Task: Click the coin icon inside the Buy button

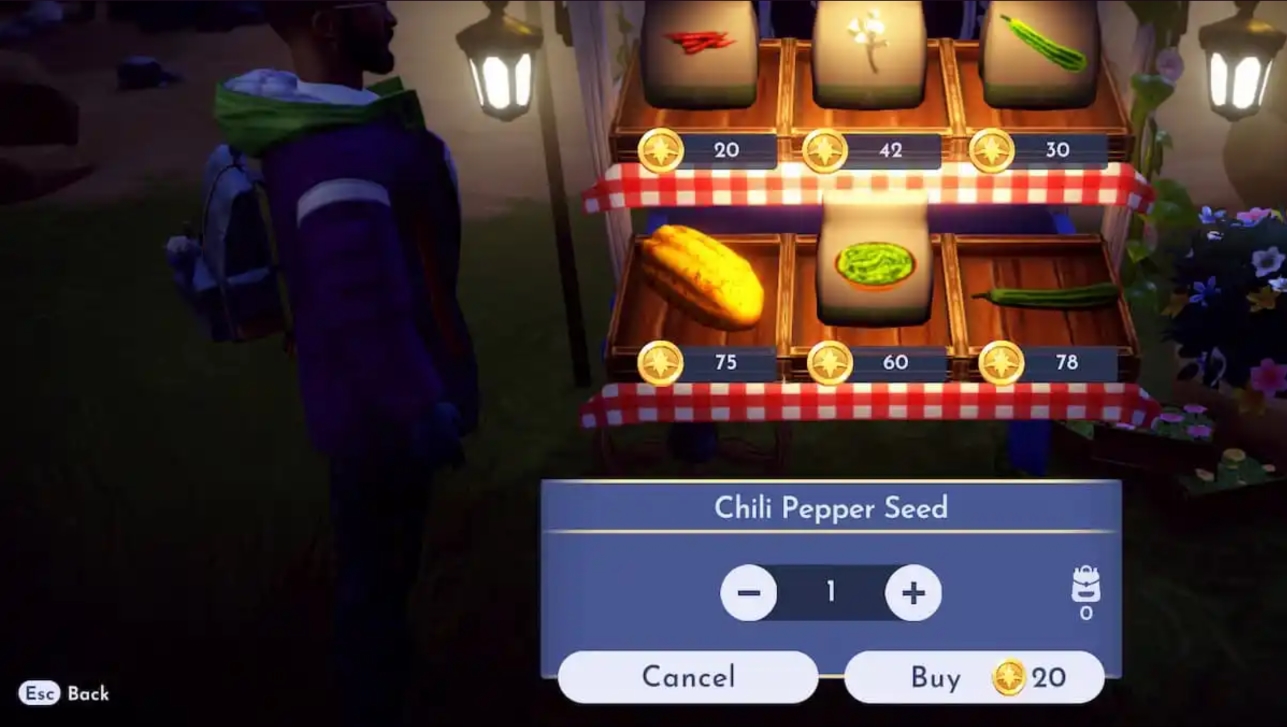Action: point(1012,677)
